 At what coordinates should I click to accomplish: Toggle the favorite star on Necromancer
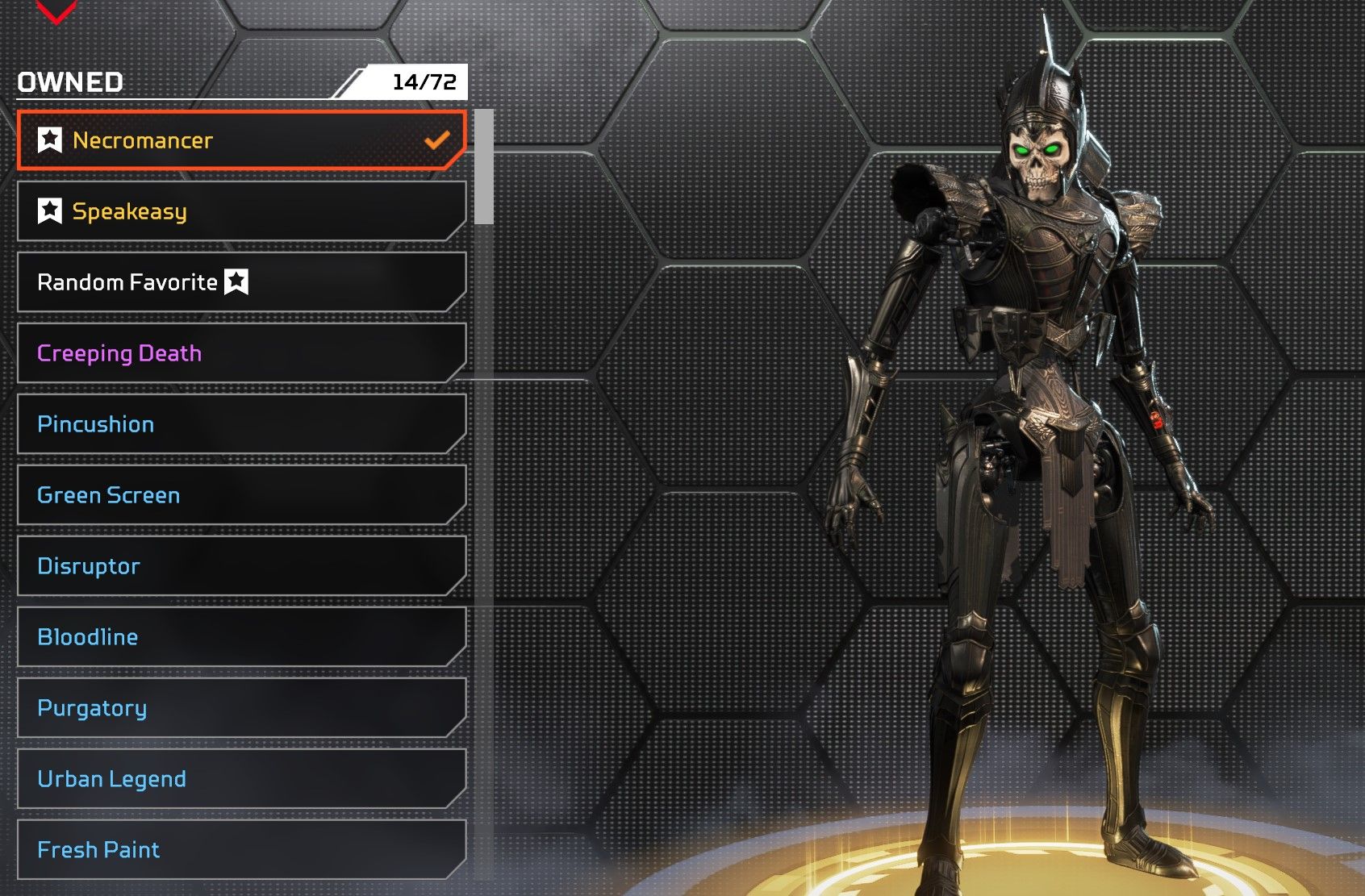coord(50,140)
